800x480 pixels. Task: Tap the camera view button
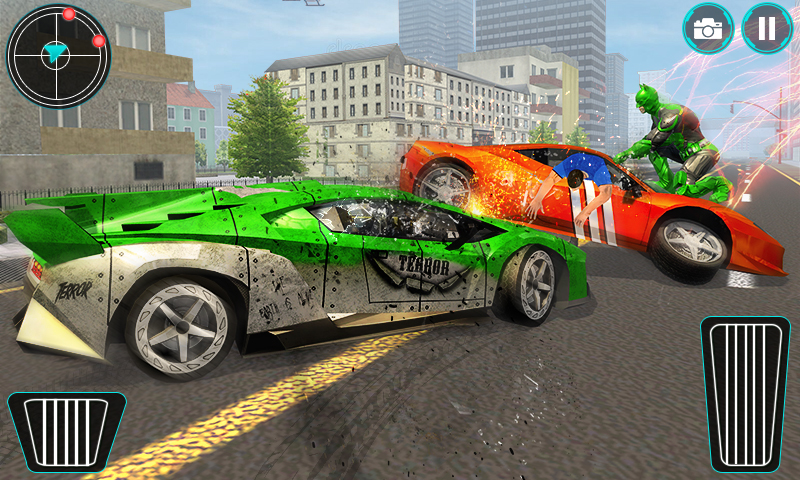[x=708, y=28]
